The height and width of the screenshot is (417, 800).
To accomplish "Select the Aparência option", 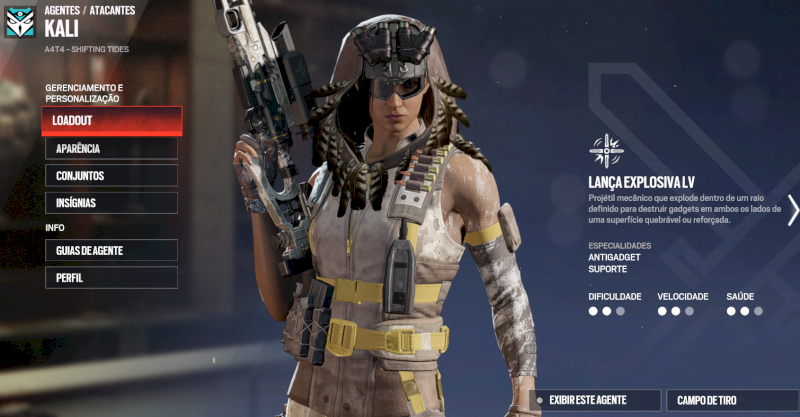I will 111,149.
